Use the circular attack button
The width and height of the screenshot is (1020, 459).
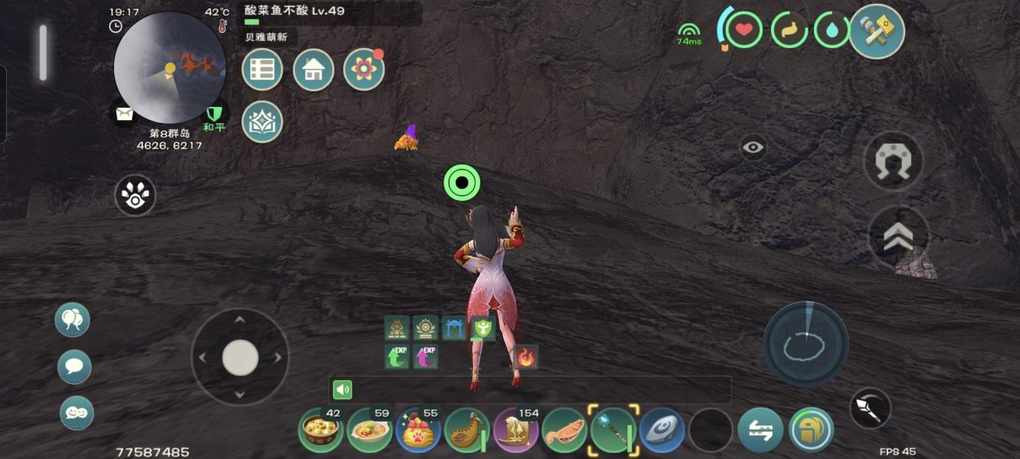[806, 343]
